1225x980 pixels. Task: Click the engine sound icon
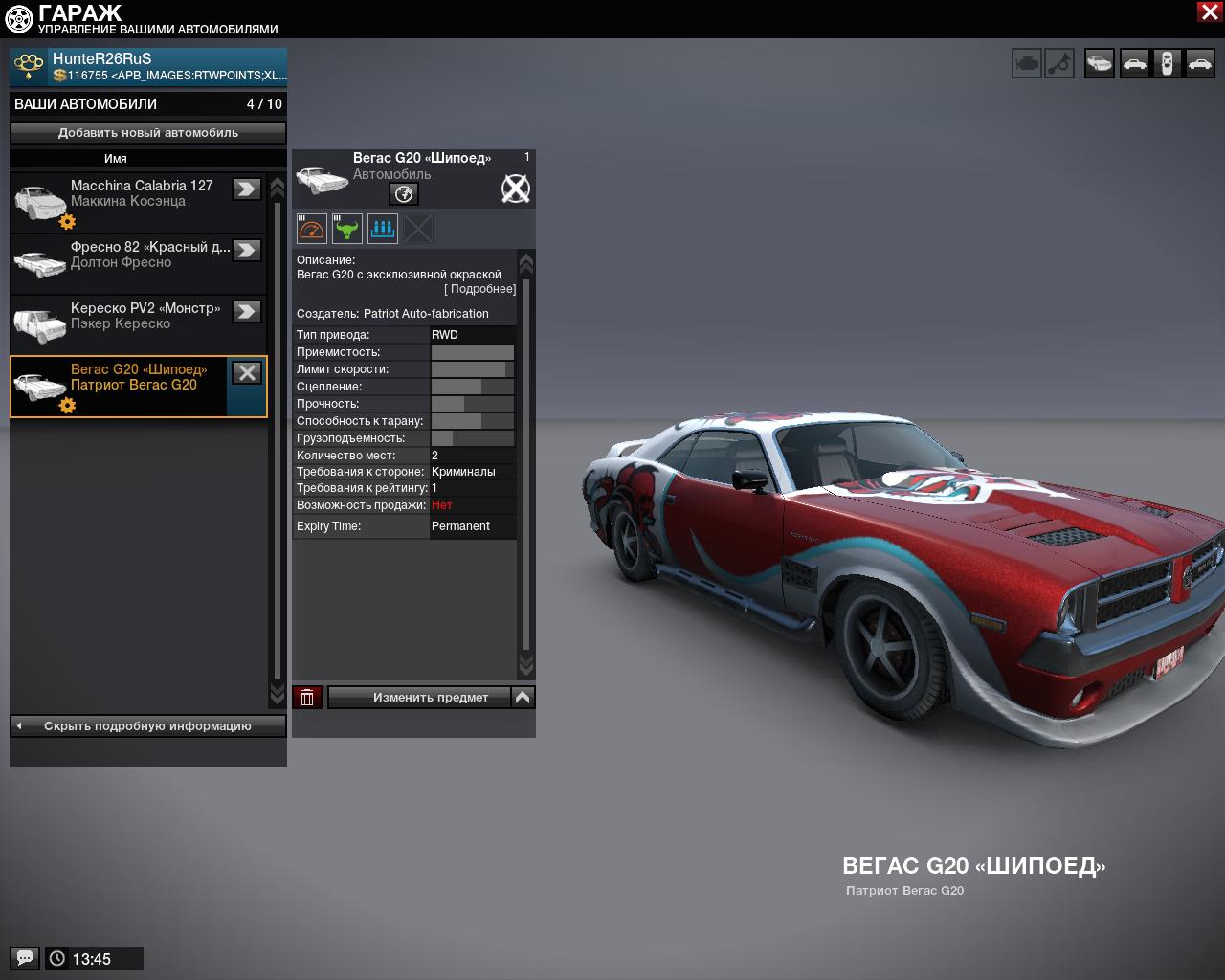(1027, 64)
